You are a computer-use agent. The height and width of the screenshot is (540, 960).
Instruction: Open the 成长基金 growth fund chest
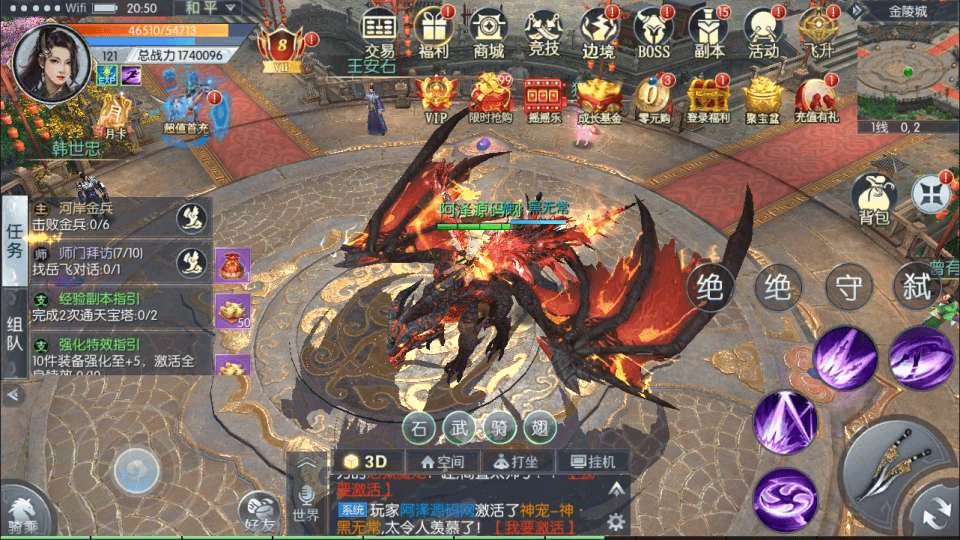598,99
